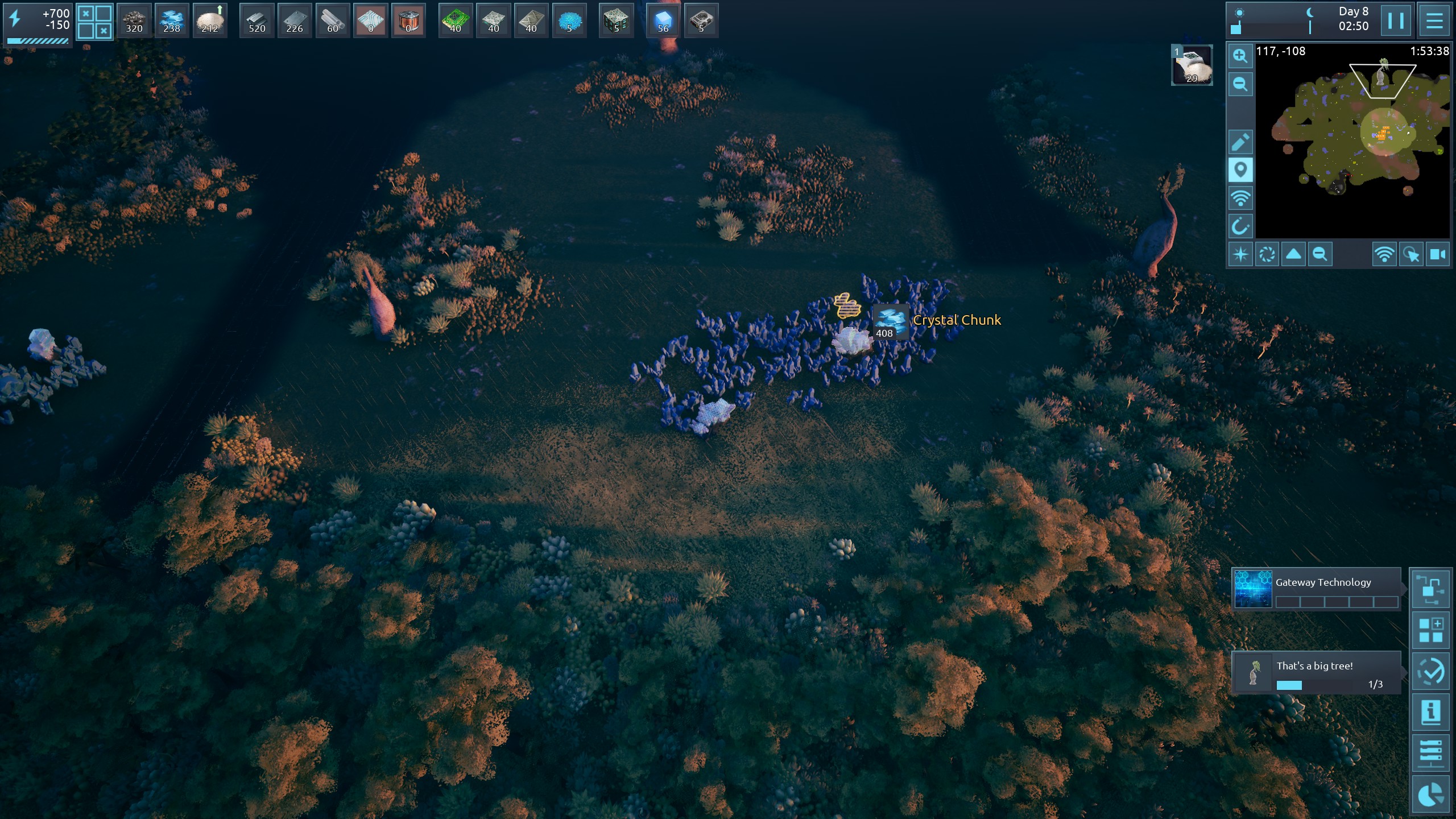Show the pie chart statistics panel
1456x819 pixels.
1430,795
